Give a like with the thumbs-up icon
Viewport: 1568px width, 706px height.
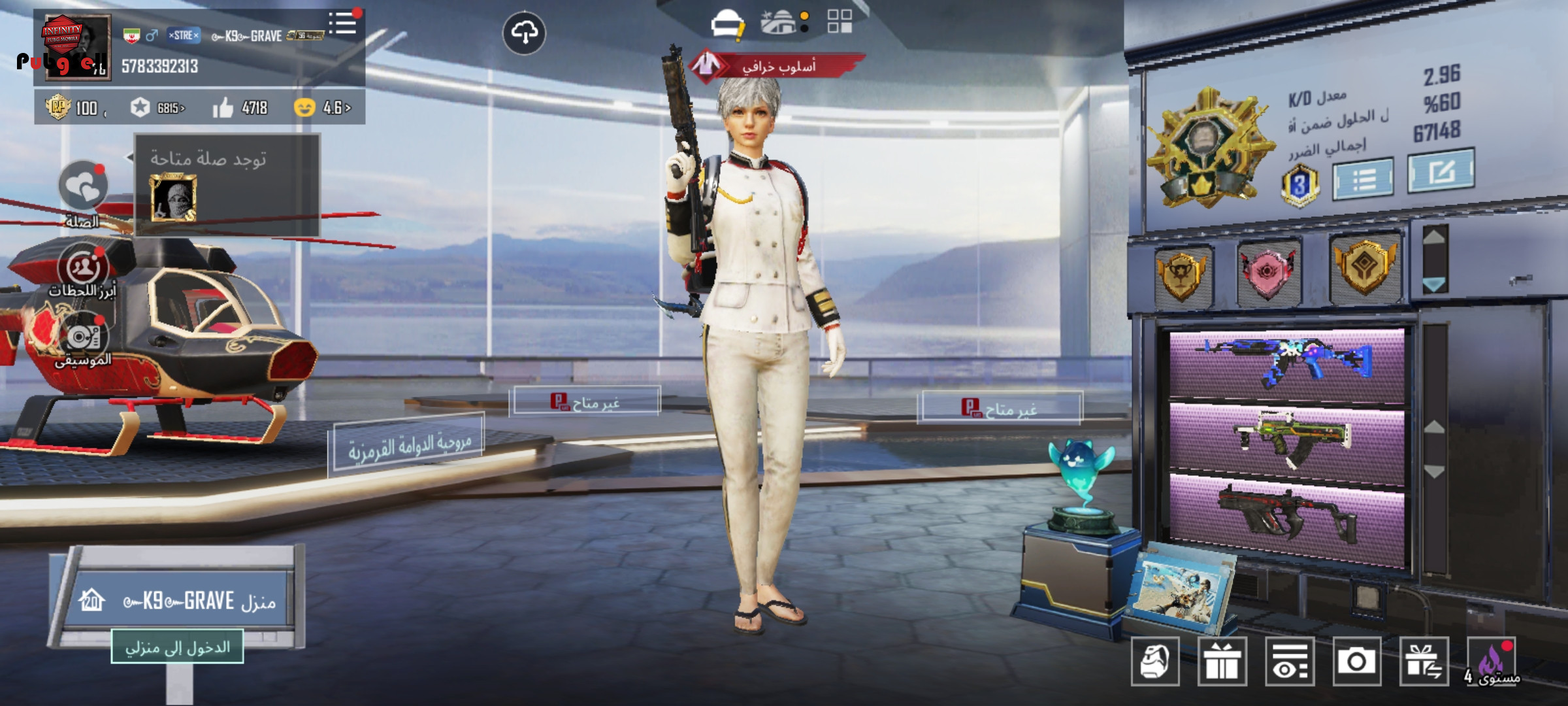point(223,108)
